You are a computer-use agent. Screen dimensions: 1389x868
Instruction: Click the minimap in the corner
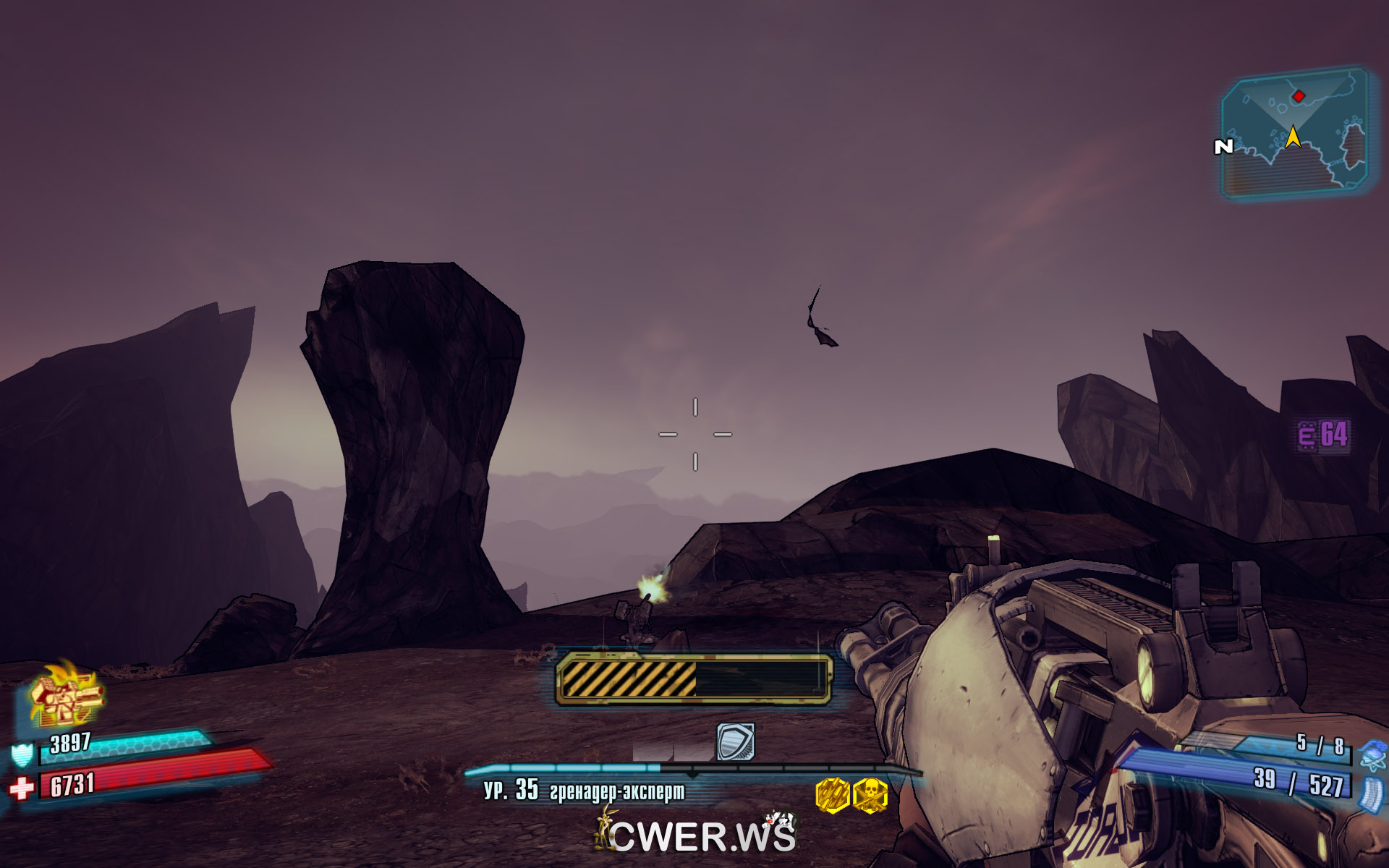pyautogui.click(x=1294, y=134)
